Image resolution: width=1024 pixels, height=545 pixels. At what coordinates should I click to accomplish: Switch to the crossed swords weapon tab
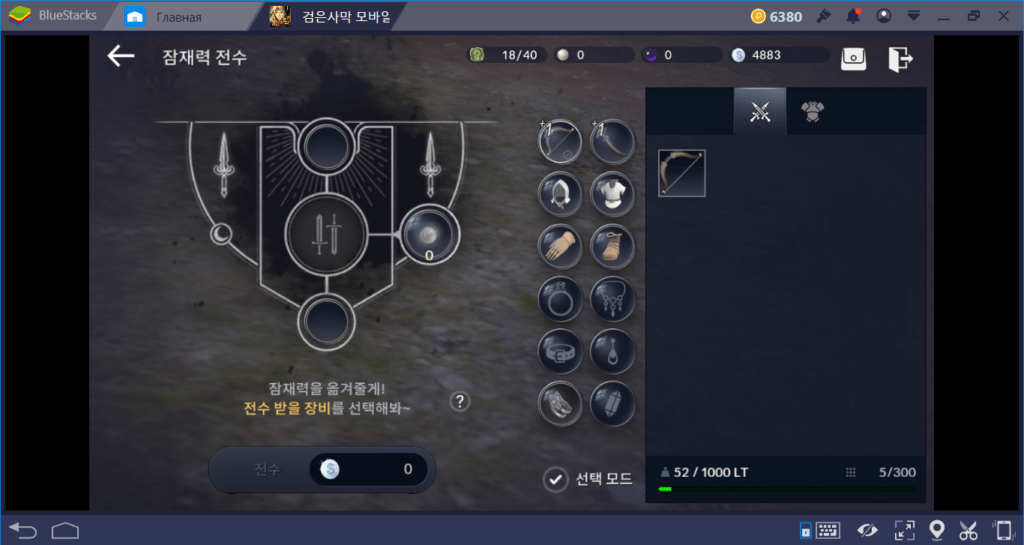[x=760, y=112]
